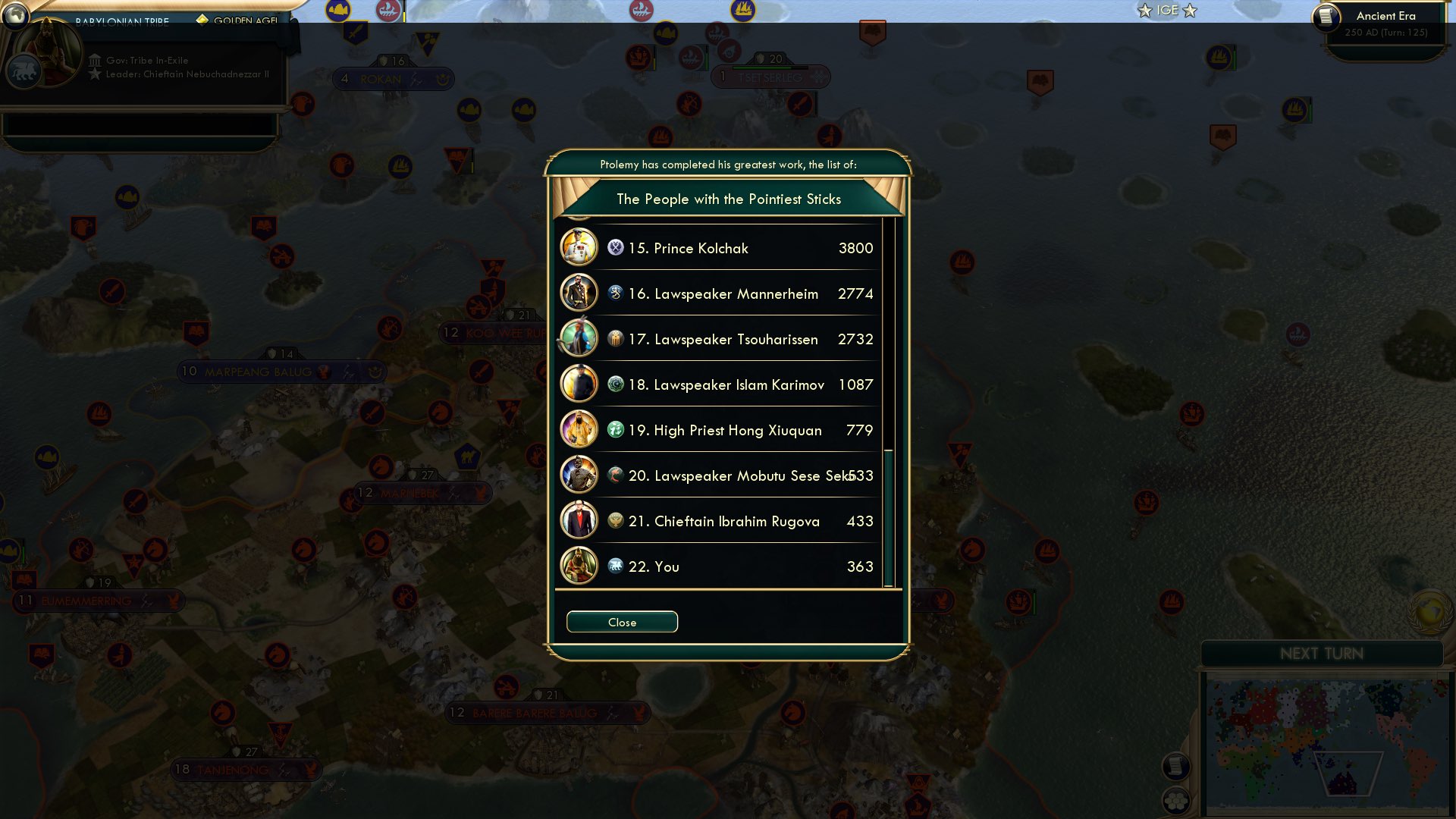Open your own portrait on row 22
The height and width of the screenshot is (819, 1456).
(579, 566)
